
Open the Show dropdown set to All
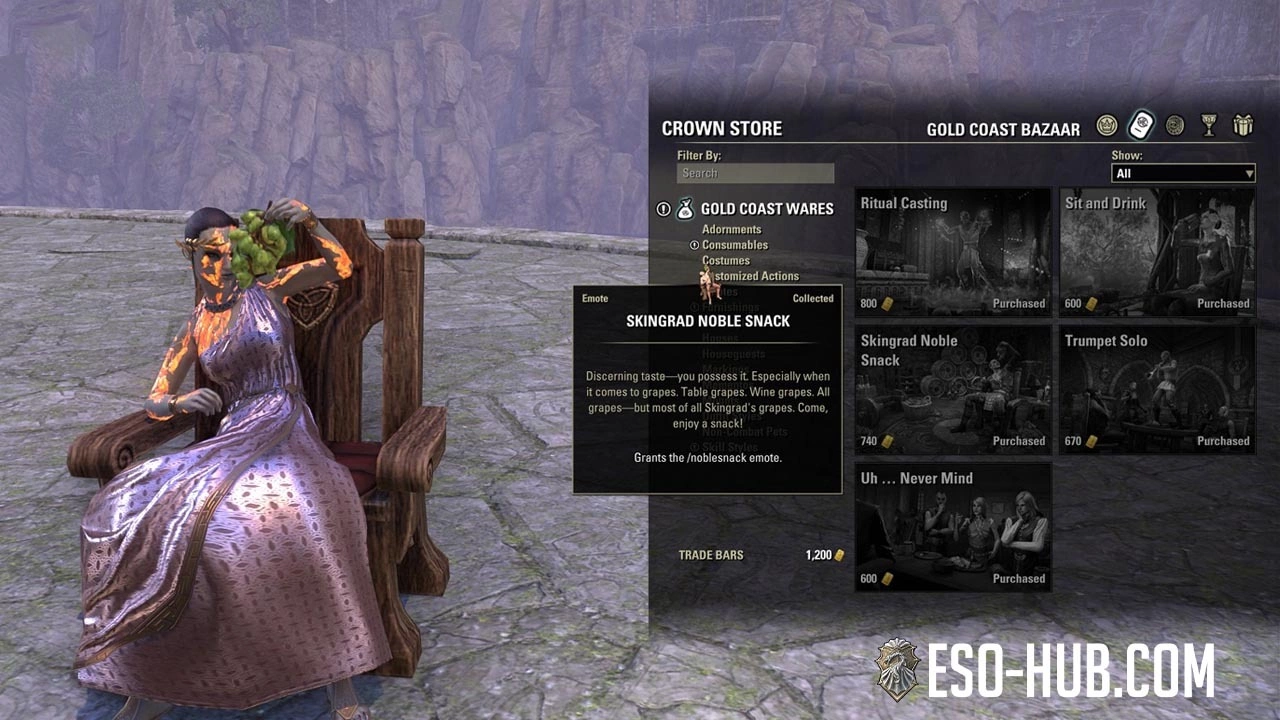click(x=1183, y=173)
